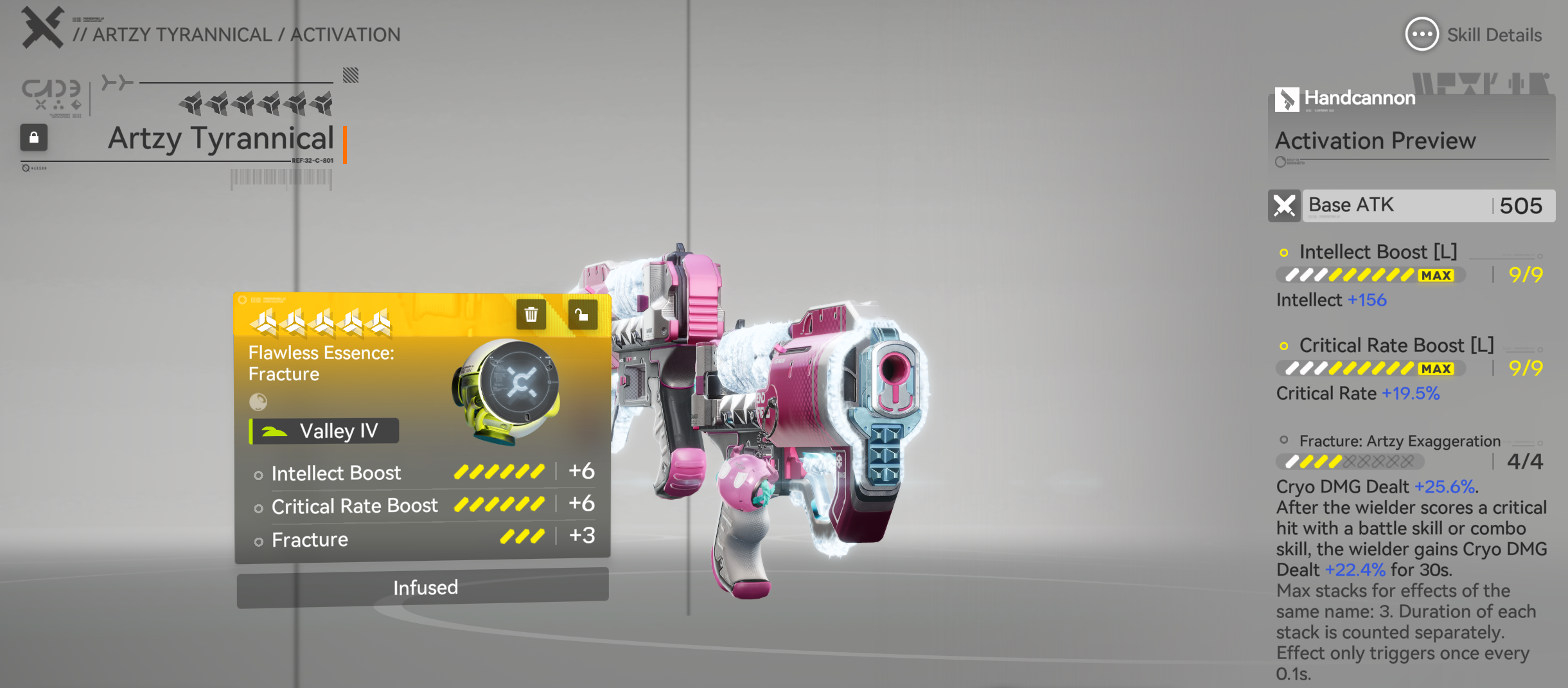Click the Valley IV character icon
1568x688 pixels.
pos(274,430)
